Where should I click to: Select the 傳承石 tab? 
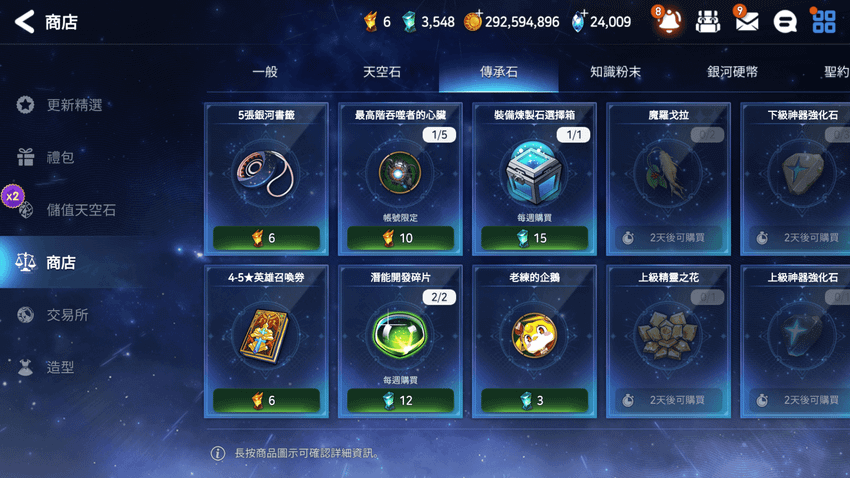point(499,72)
